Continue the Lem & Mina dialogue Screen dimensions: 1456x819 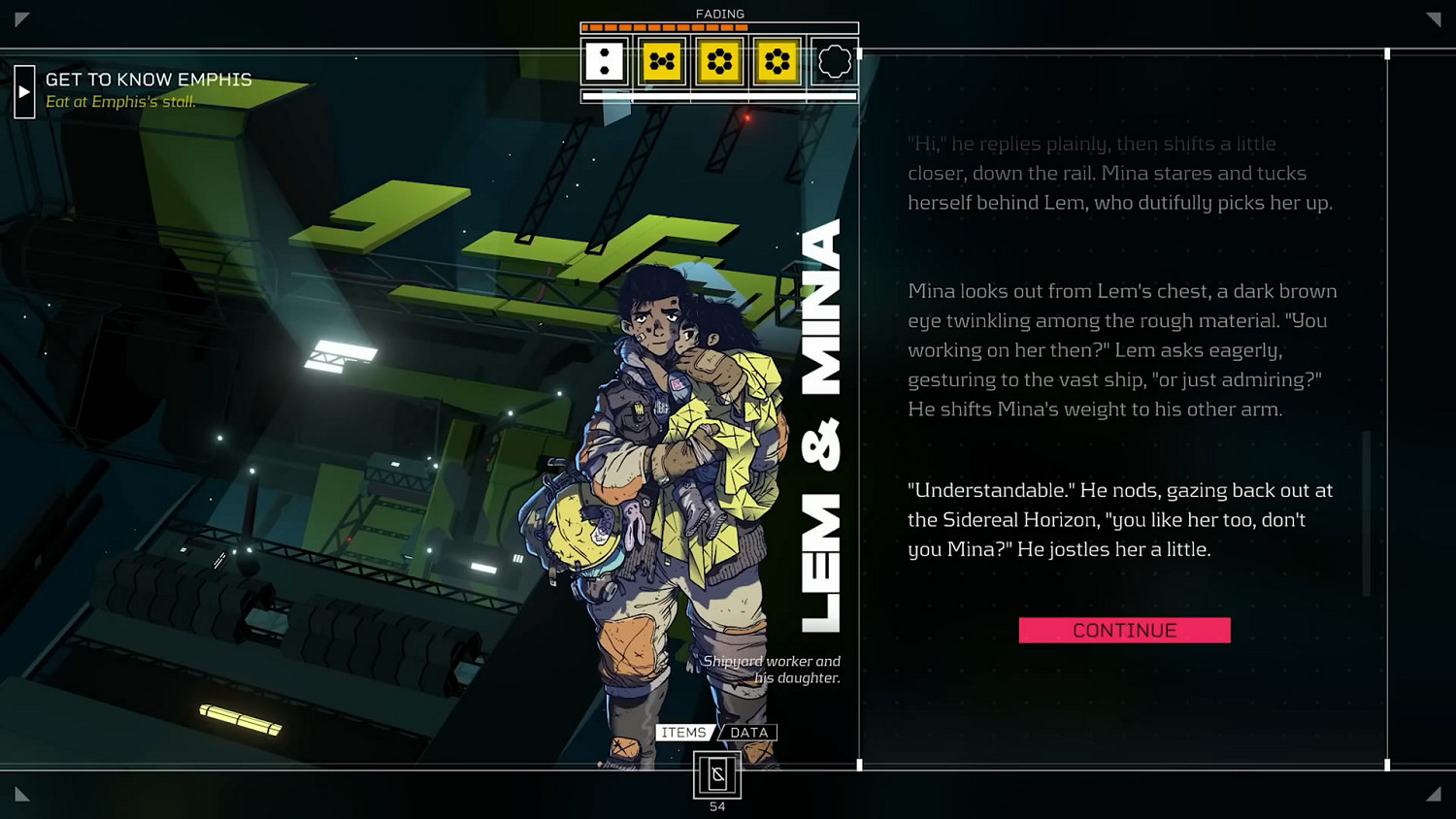[x=1124, y=631]
